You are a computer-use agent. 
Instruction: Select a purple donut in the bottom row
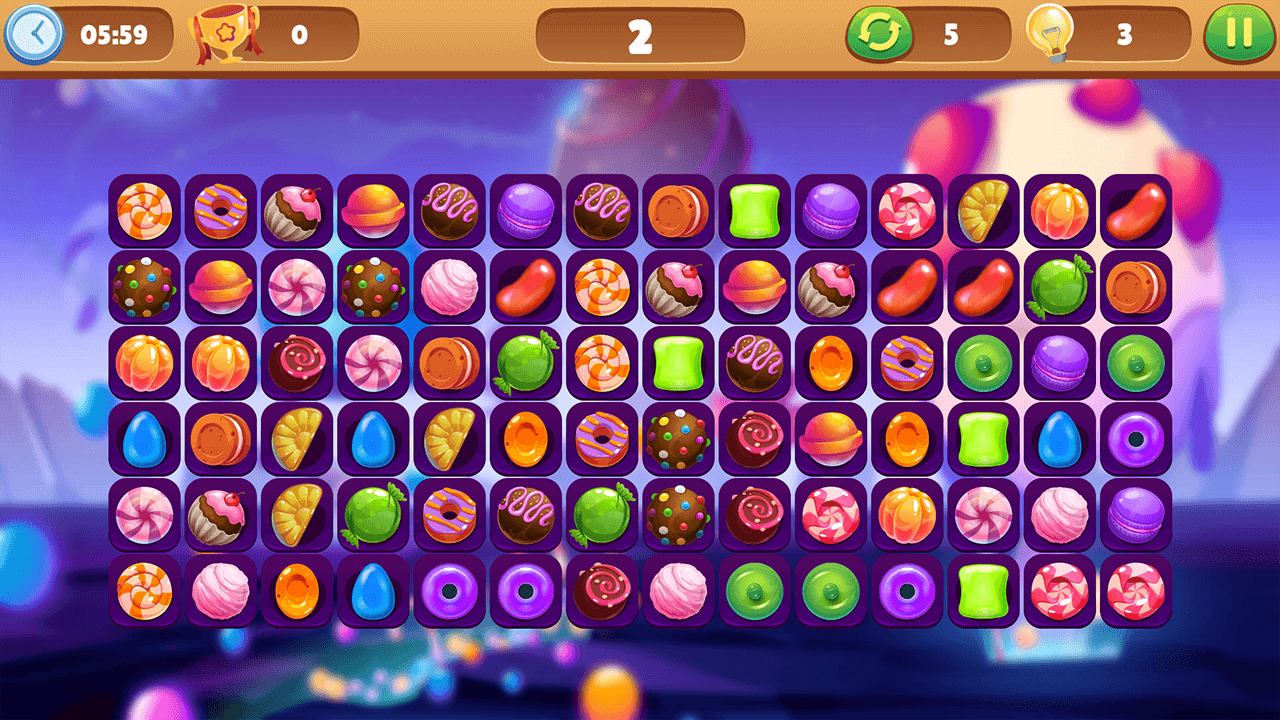click(450, 594)
